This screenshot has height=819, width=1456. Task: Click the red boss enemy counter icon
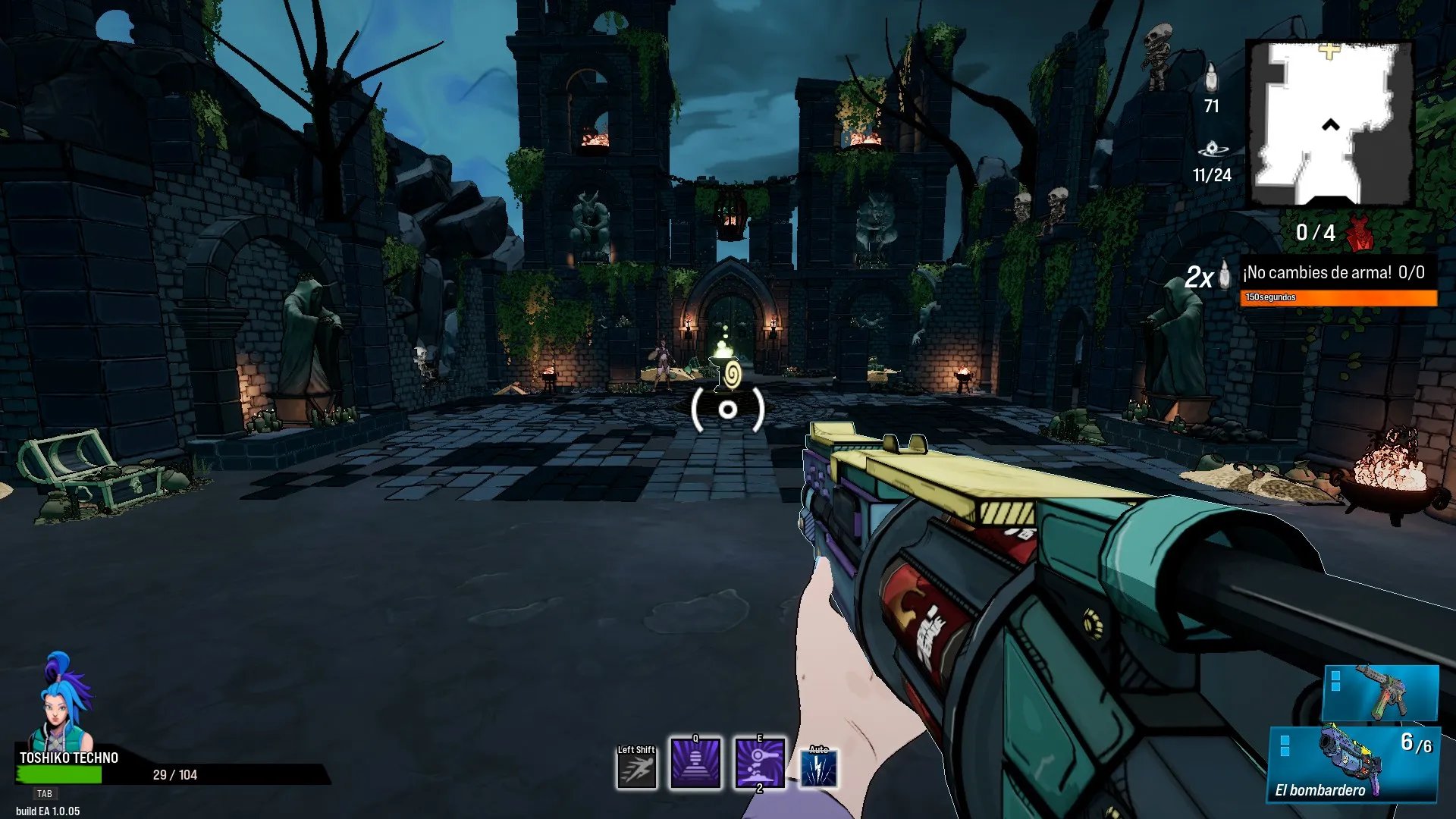click(x=1360, y=233)
